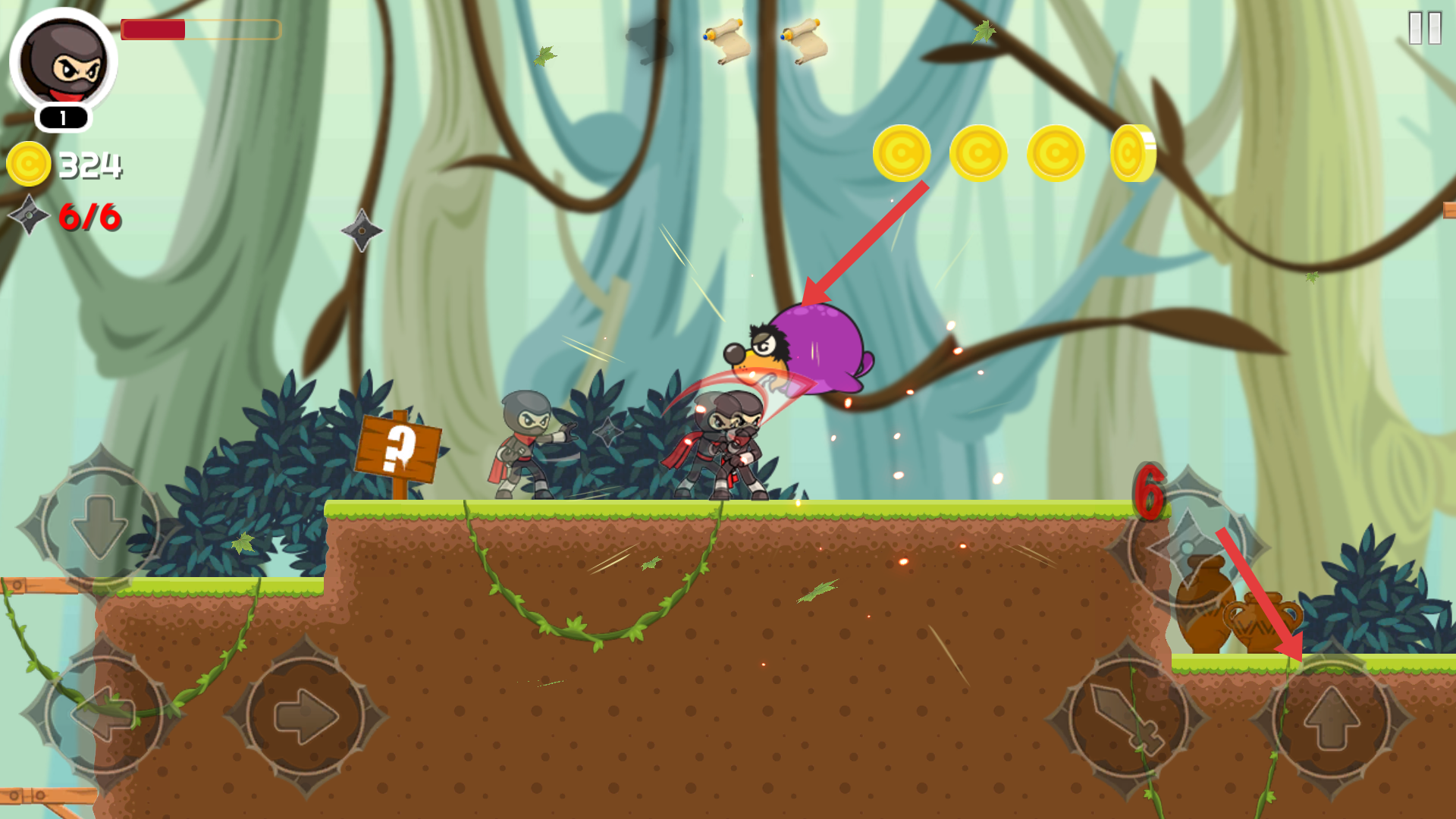This screenshot has width=1456, height=819.
Task: Jump using the up arrow button
Action: coord(1332,718)
